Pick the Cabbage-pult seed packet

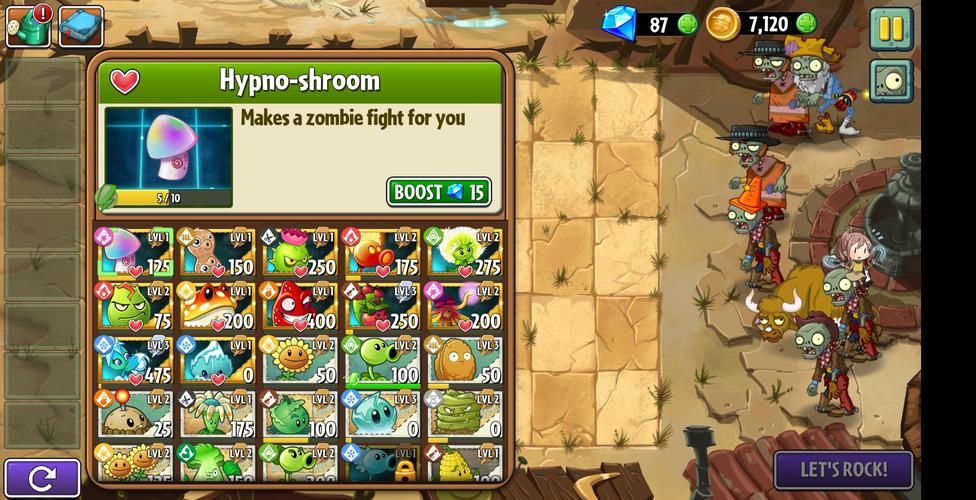pos(298,414)
